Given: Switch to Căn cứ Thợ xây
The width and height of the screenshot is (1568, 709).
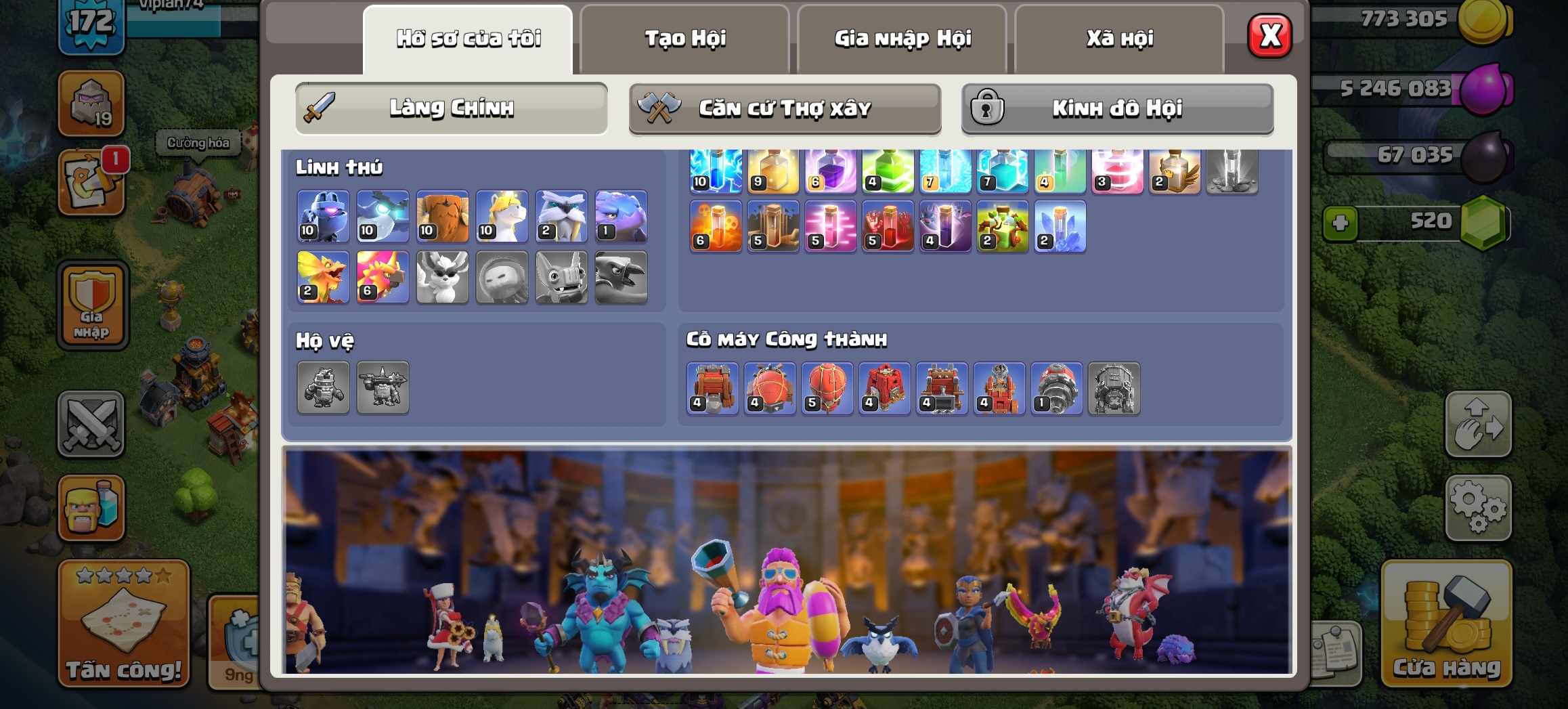Looking at the screenshot, I should [785, 108].
